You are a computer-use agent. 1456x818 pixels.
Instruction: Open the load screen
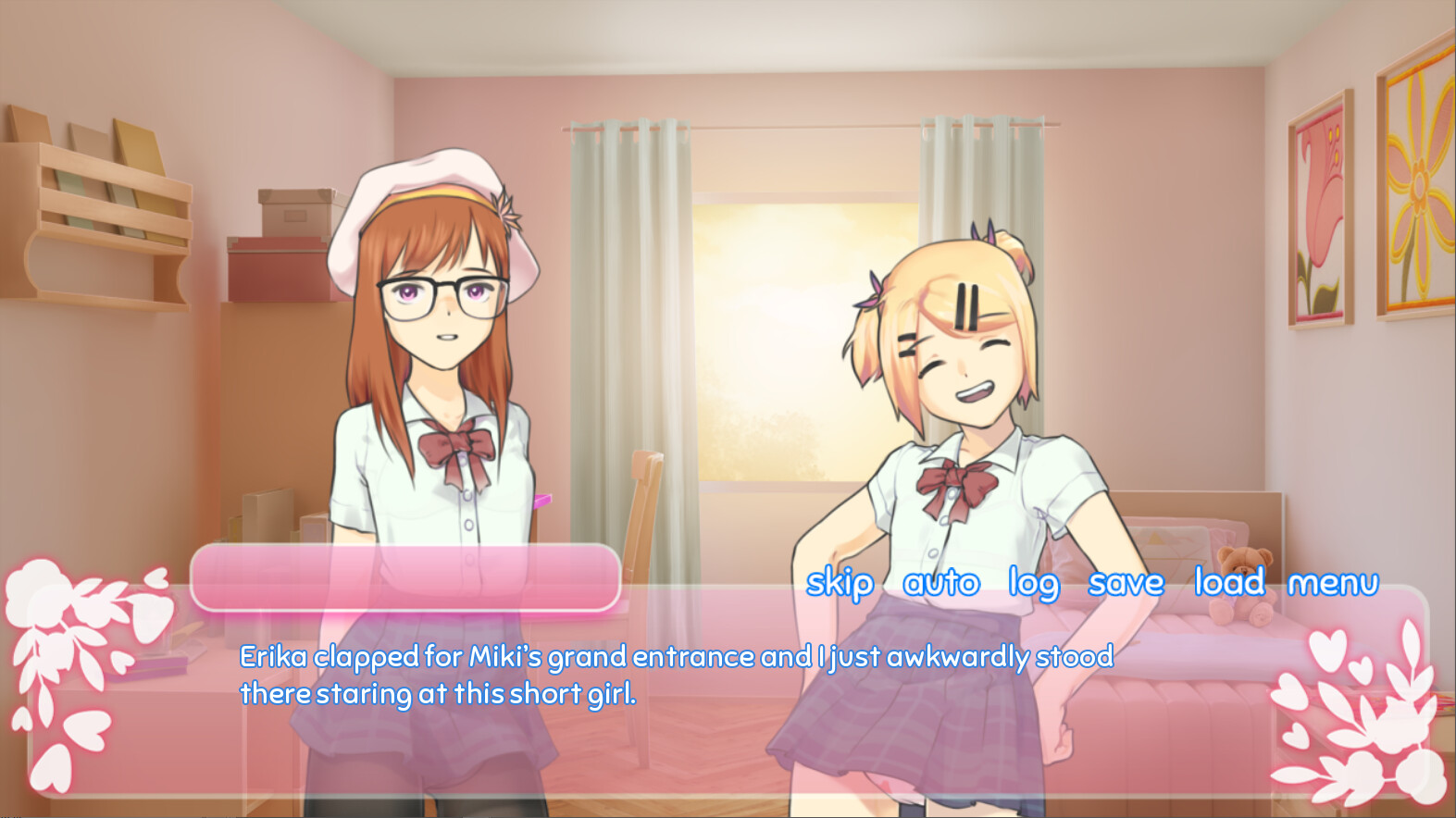click(1228, 583)
